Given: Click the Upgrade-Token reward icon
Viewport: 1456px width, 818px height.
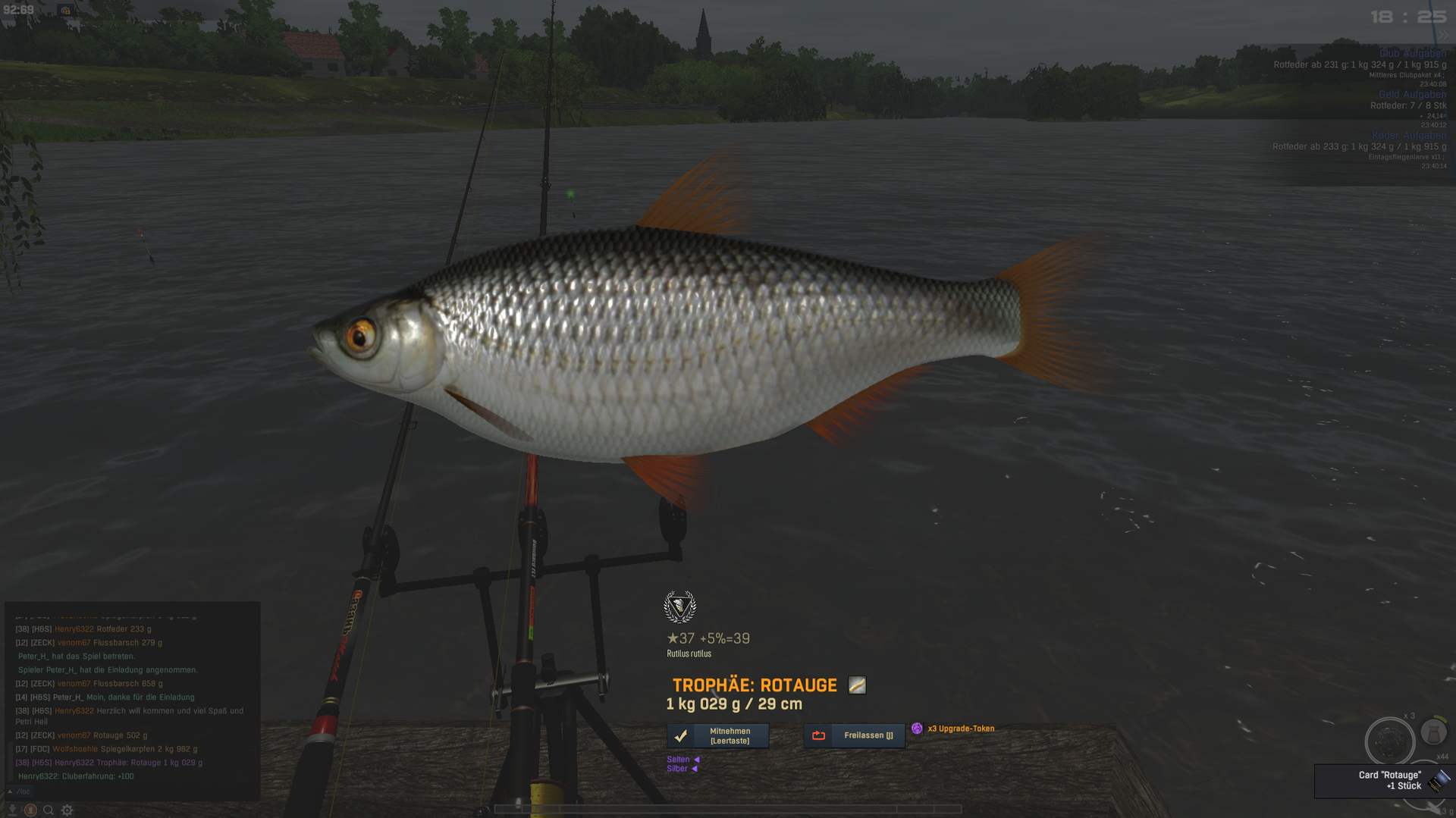Looking at the screenshot, I should (x=917, y=729).
